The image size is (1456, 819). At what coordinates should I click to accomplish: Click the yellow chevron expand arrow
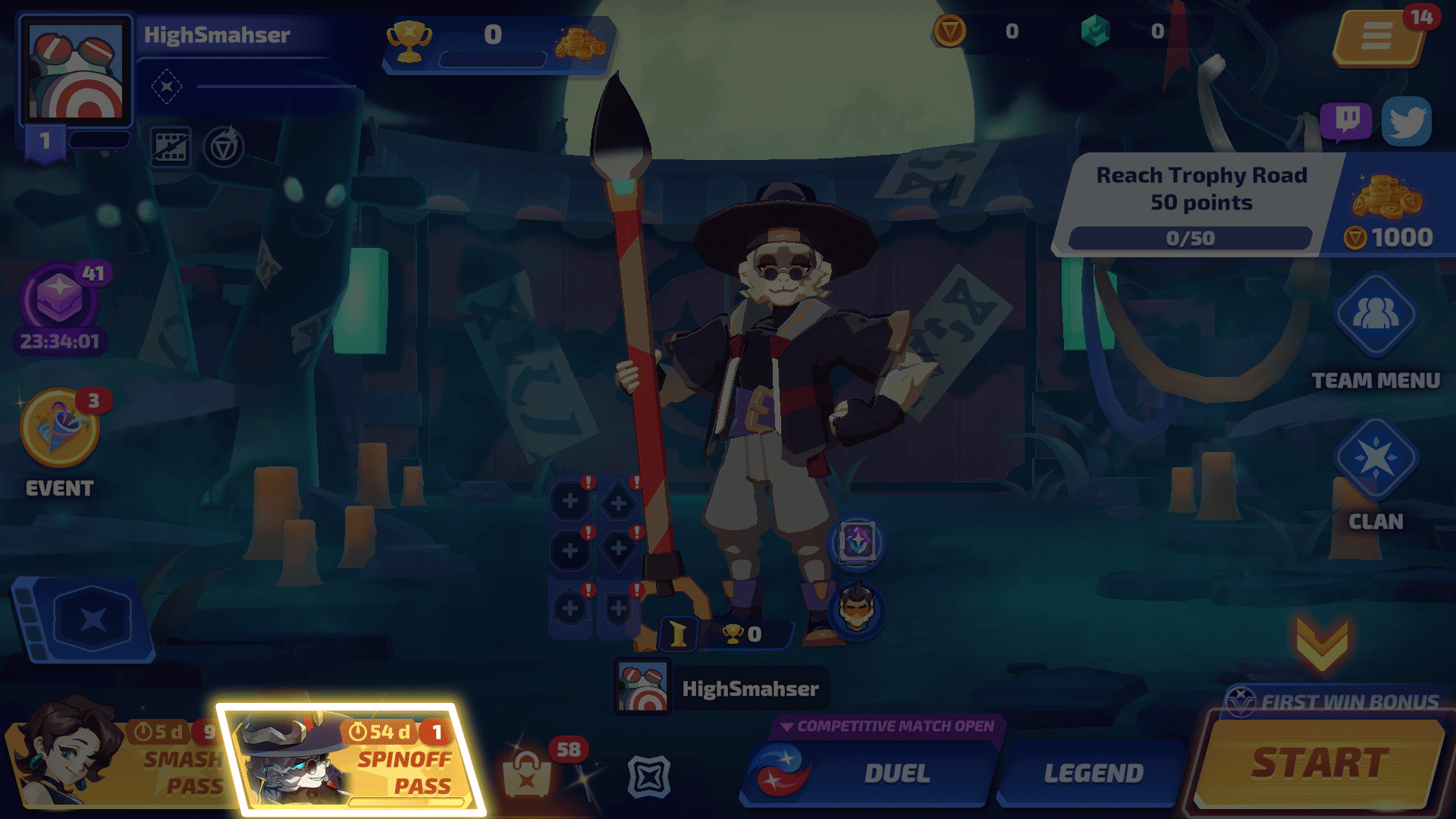[x=1322, y=643]
